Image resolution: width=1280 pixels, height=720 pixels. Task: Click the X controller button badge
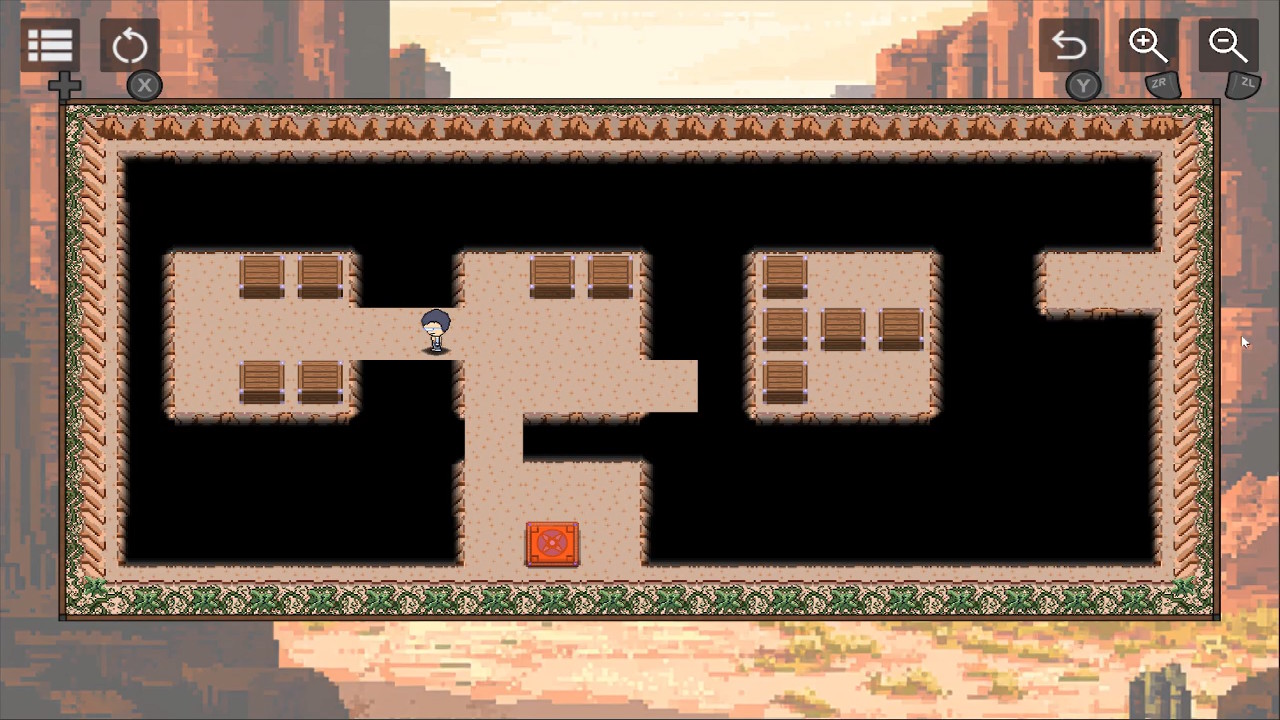point(143,85)
